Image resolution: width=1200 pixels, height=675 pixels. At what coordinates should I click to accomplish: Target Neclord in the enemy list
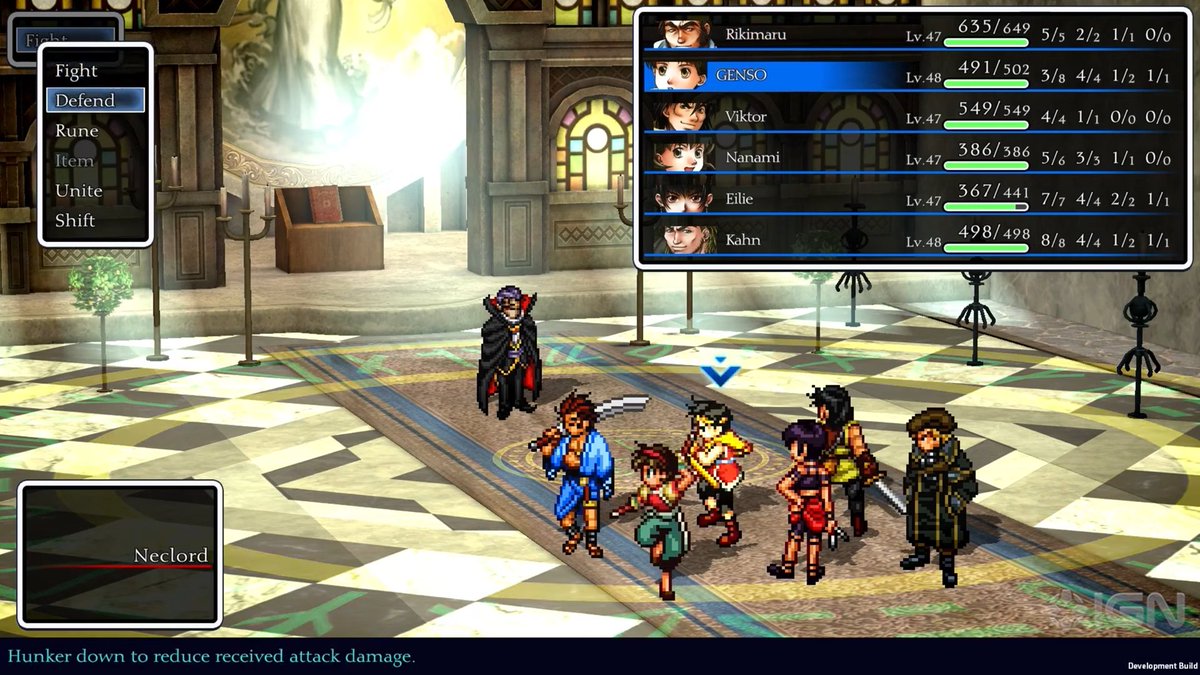click(x=170, y=556)
